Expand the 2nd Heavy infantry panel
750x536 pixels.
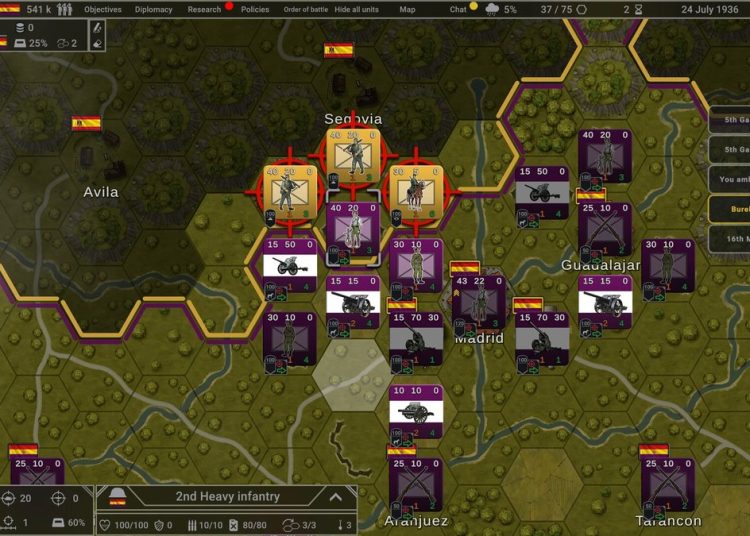336,496
